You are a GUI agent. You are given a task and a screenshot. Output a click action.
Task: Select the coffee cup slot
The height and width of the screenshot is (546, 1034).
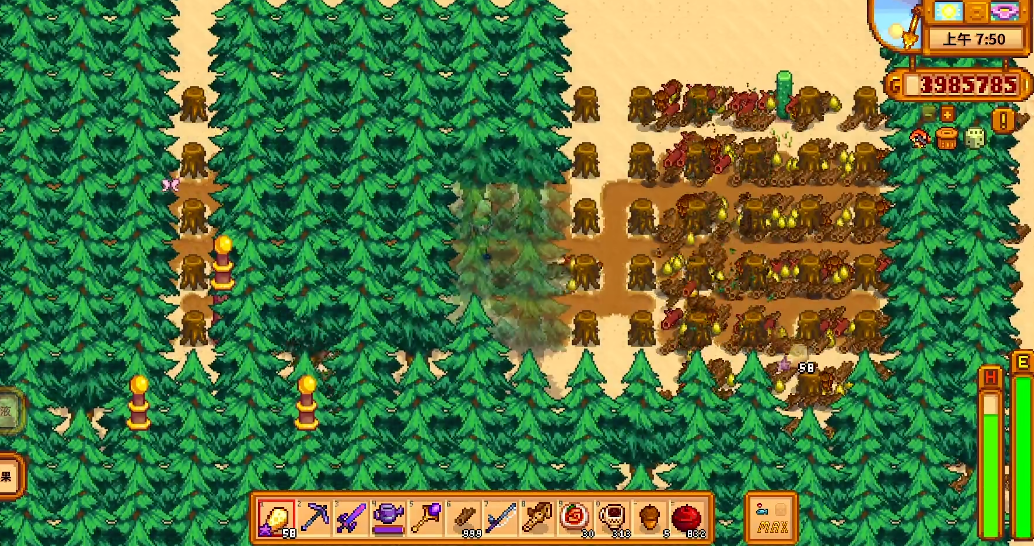pos(612,518)
